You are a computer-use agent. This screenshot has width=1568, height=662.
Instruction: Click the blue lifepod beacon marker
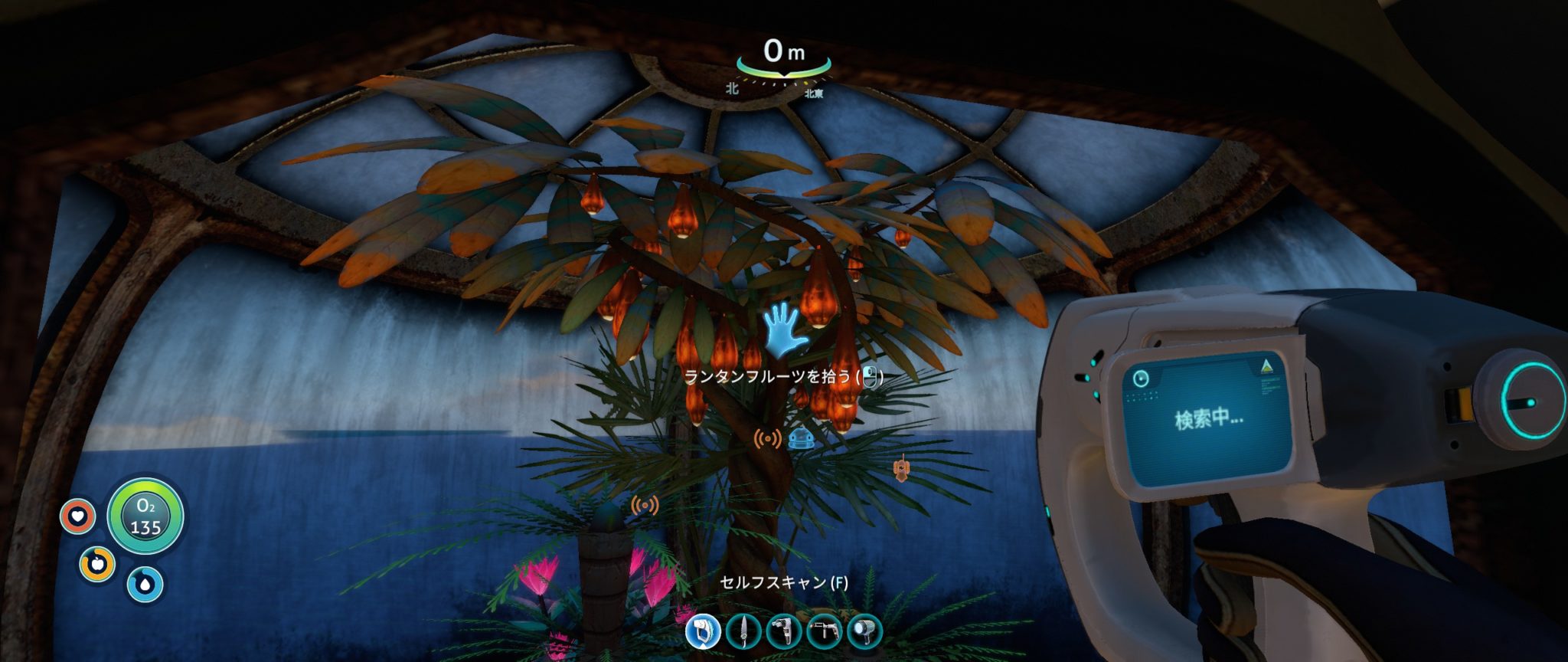click(800, 439)
